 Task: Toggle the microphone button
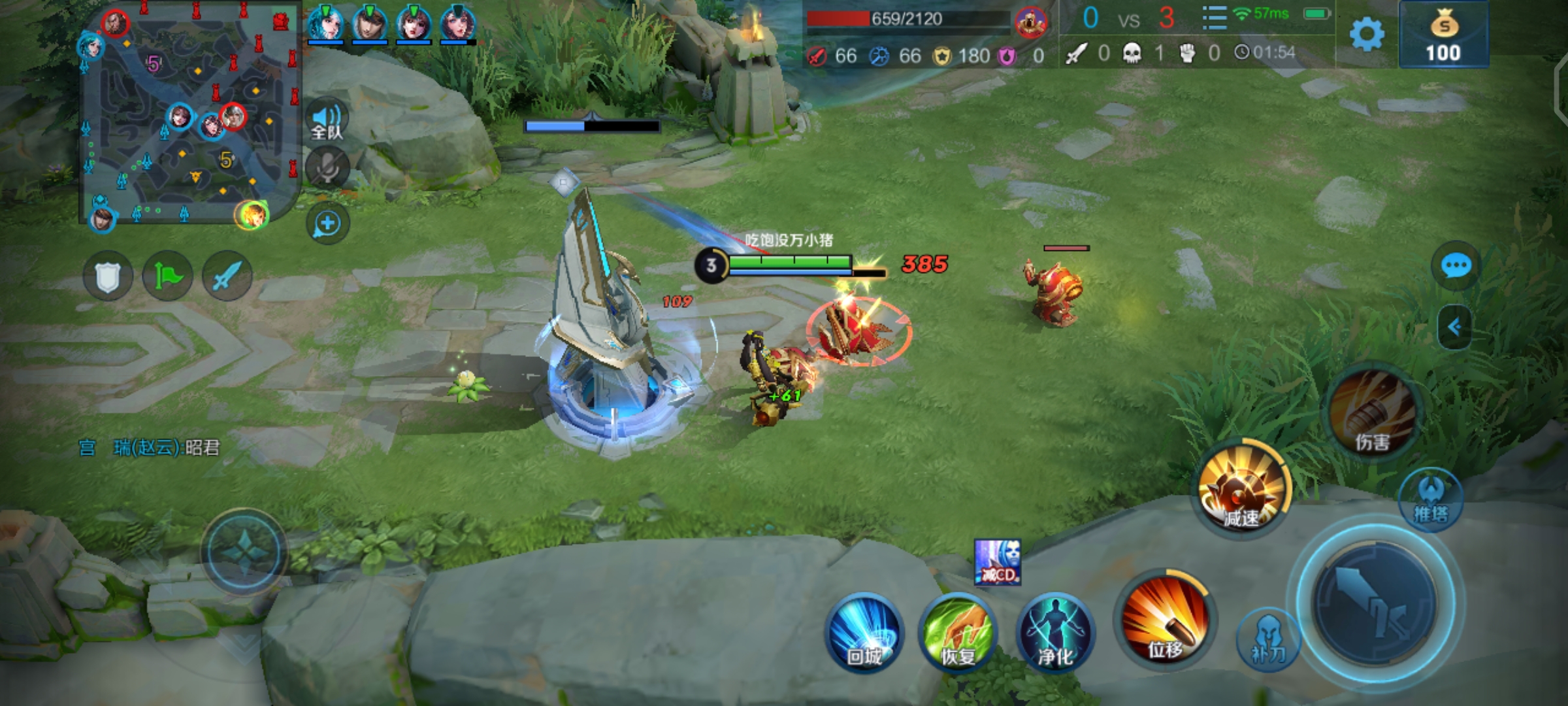(327, 168)
